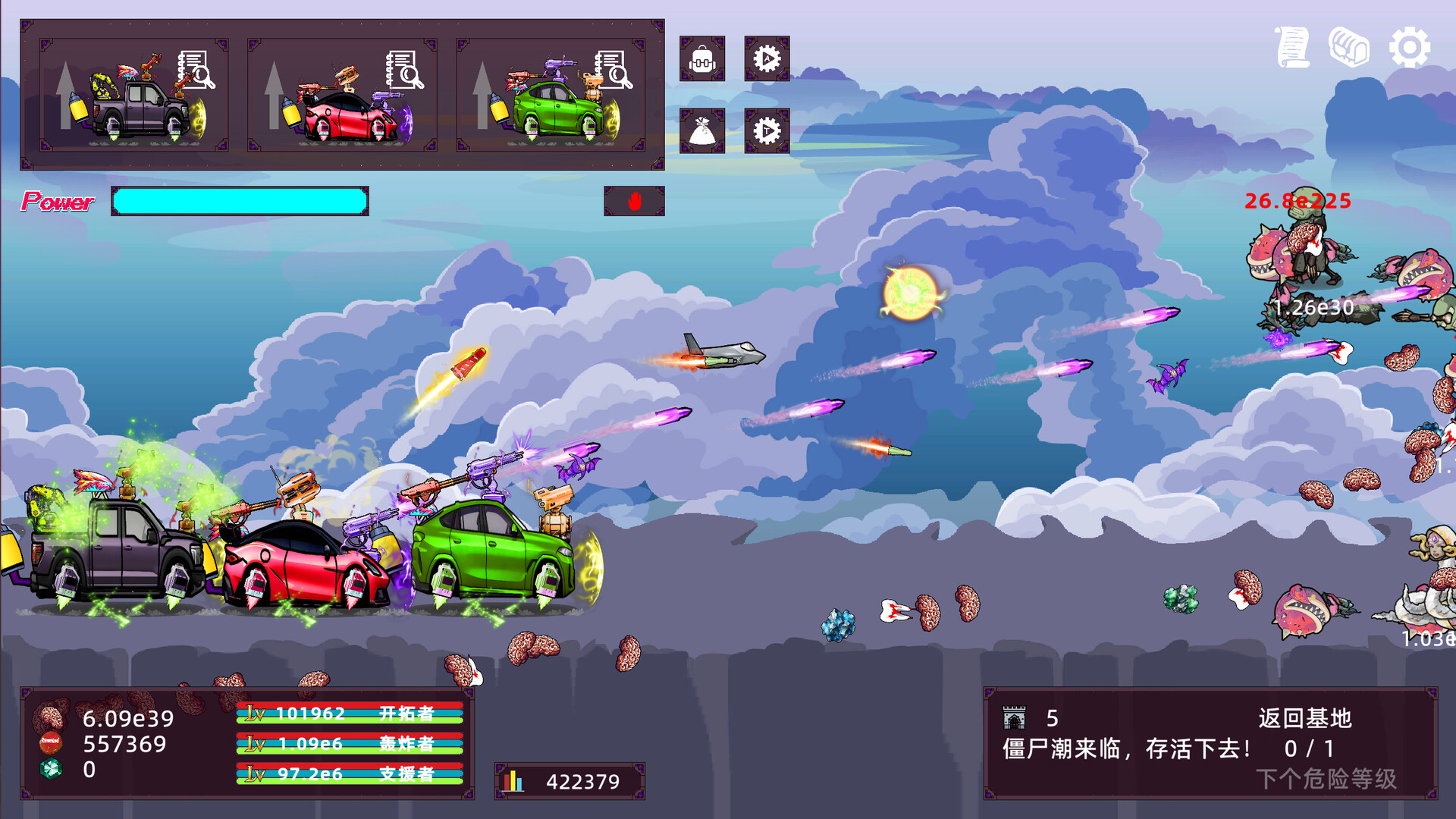Open the money bag earnings panel

702,130
